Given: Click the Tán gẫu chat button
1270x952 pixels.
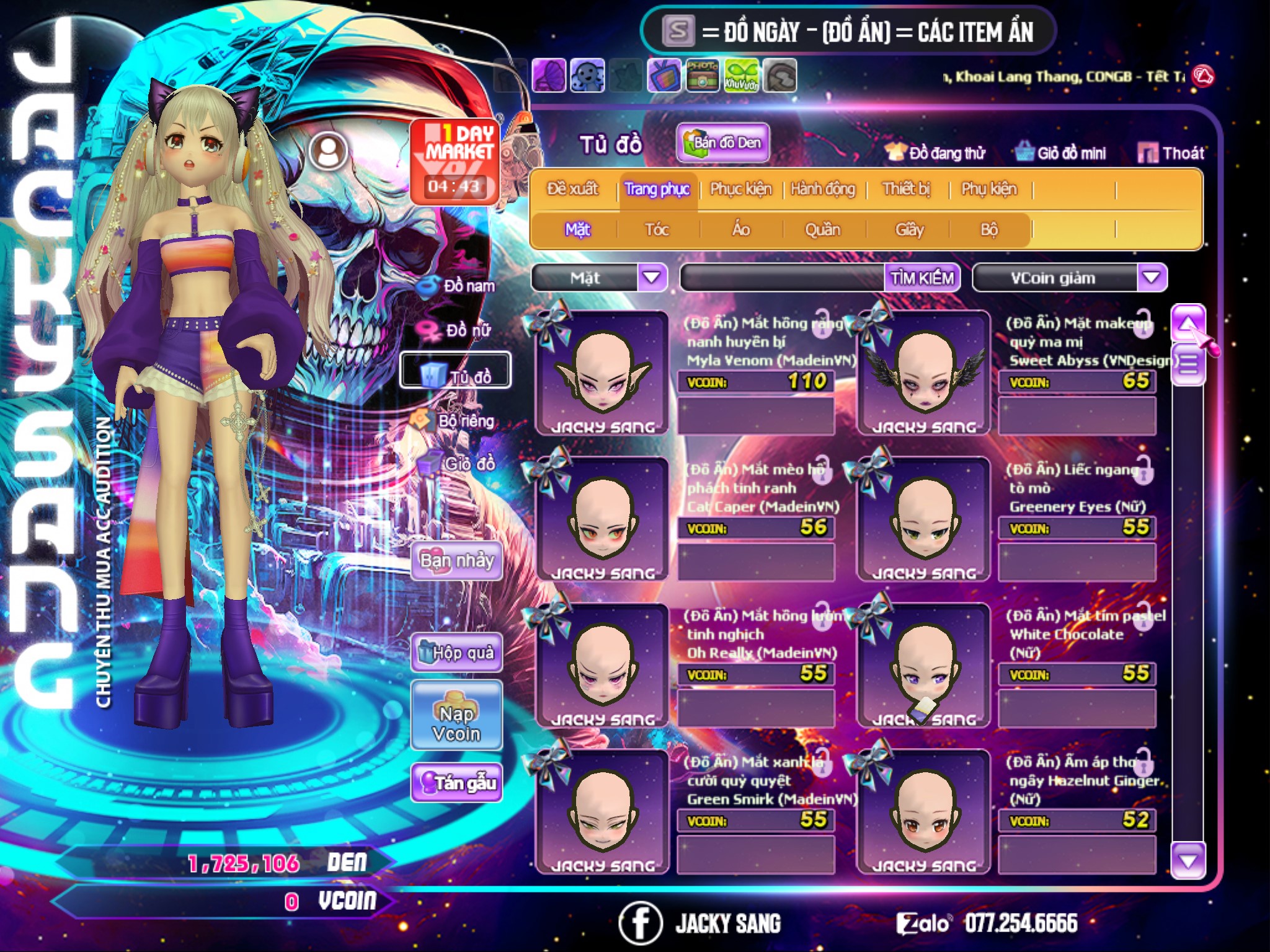Looking at the screenshot, I should [x=456, y=783].
